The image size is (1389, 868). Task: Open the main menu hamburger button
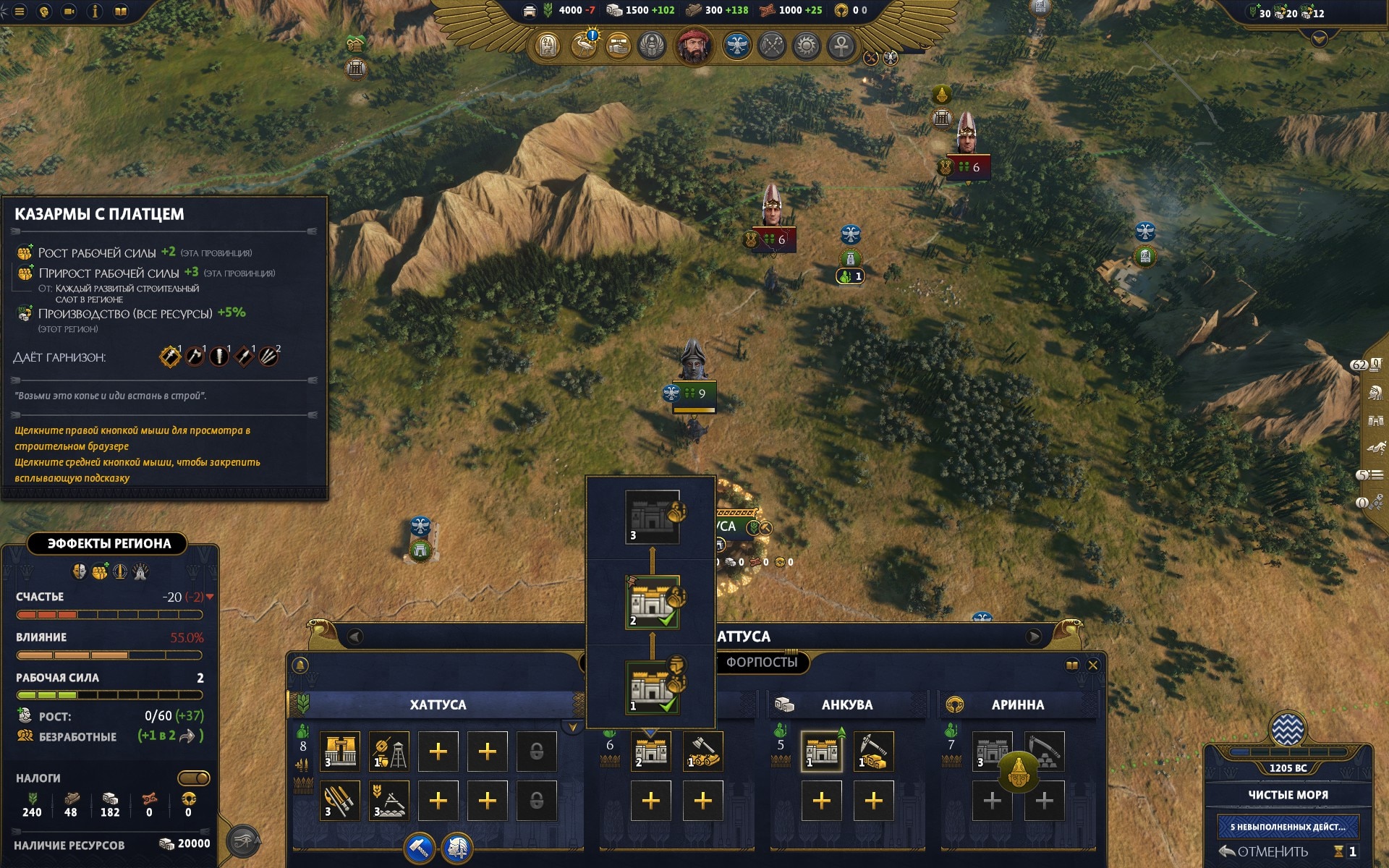pos(20,12)
